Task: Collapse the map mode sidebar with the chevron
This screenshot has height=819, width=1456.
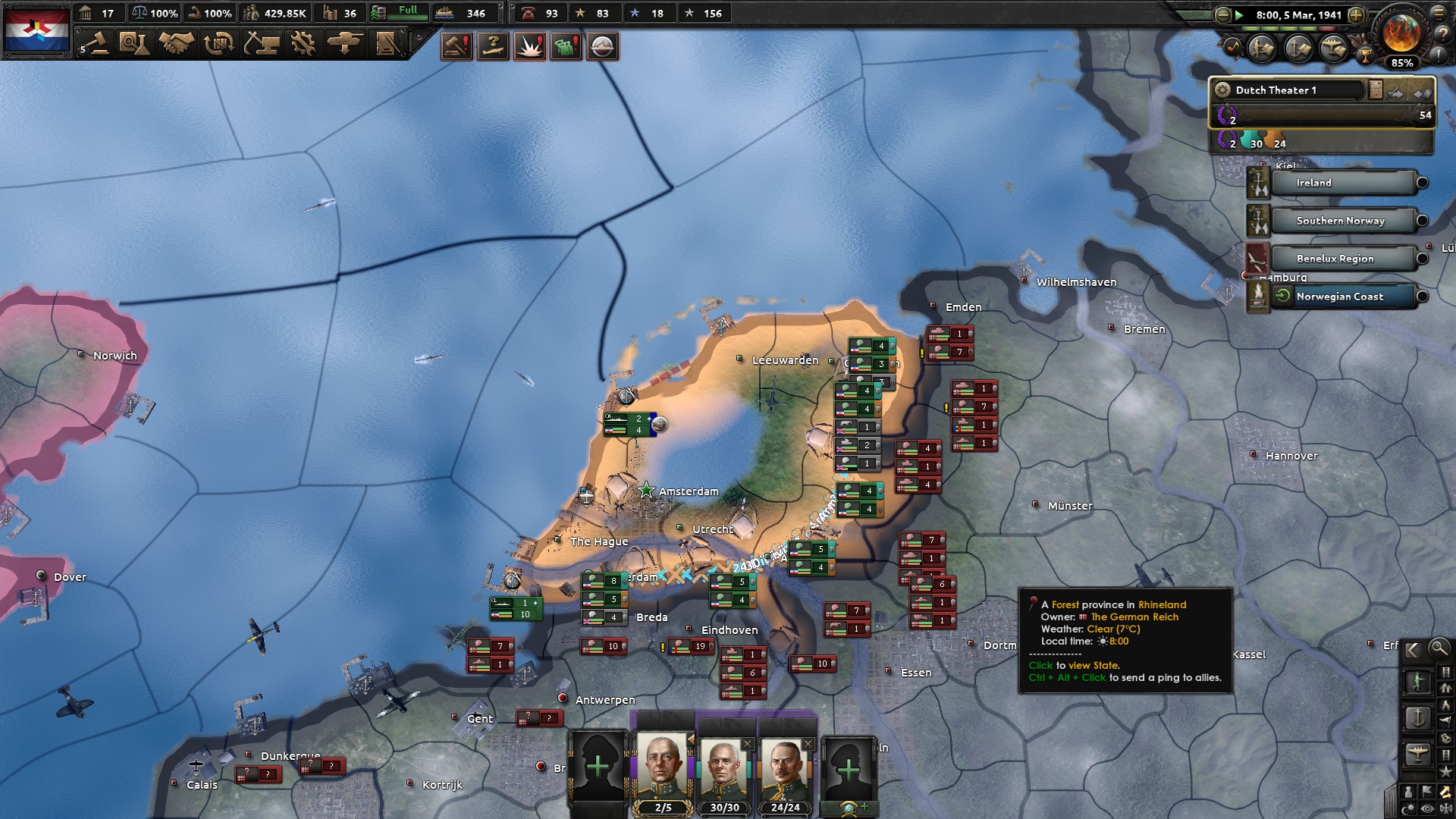Action: coord(1413,649)
